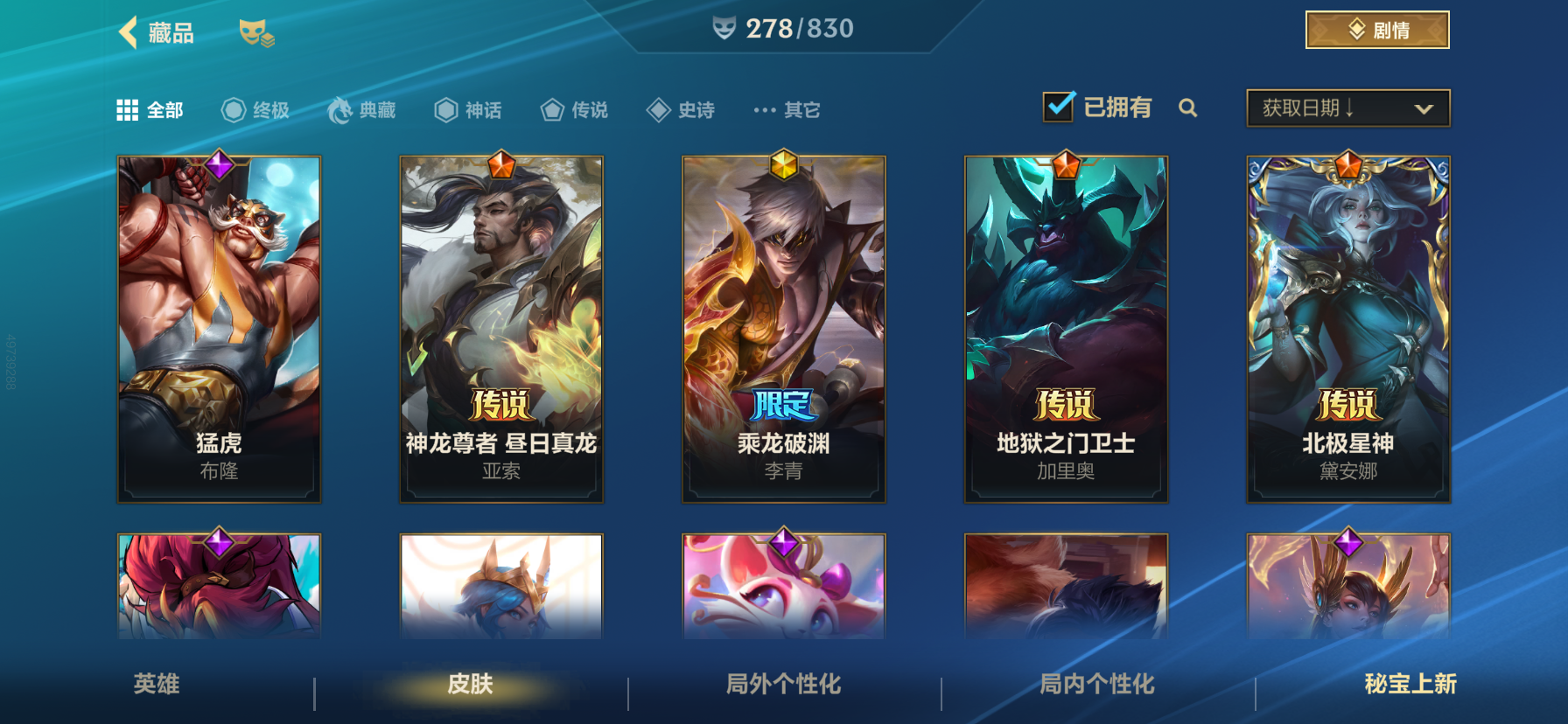Click the 史诗 diamond filter icon
The width and height of the screenshot is (1568, 724).
point(659,109)
